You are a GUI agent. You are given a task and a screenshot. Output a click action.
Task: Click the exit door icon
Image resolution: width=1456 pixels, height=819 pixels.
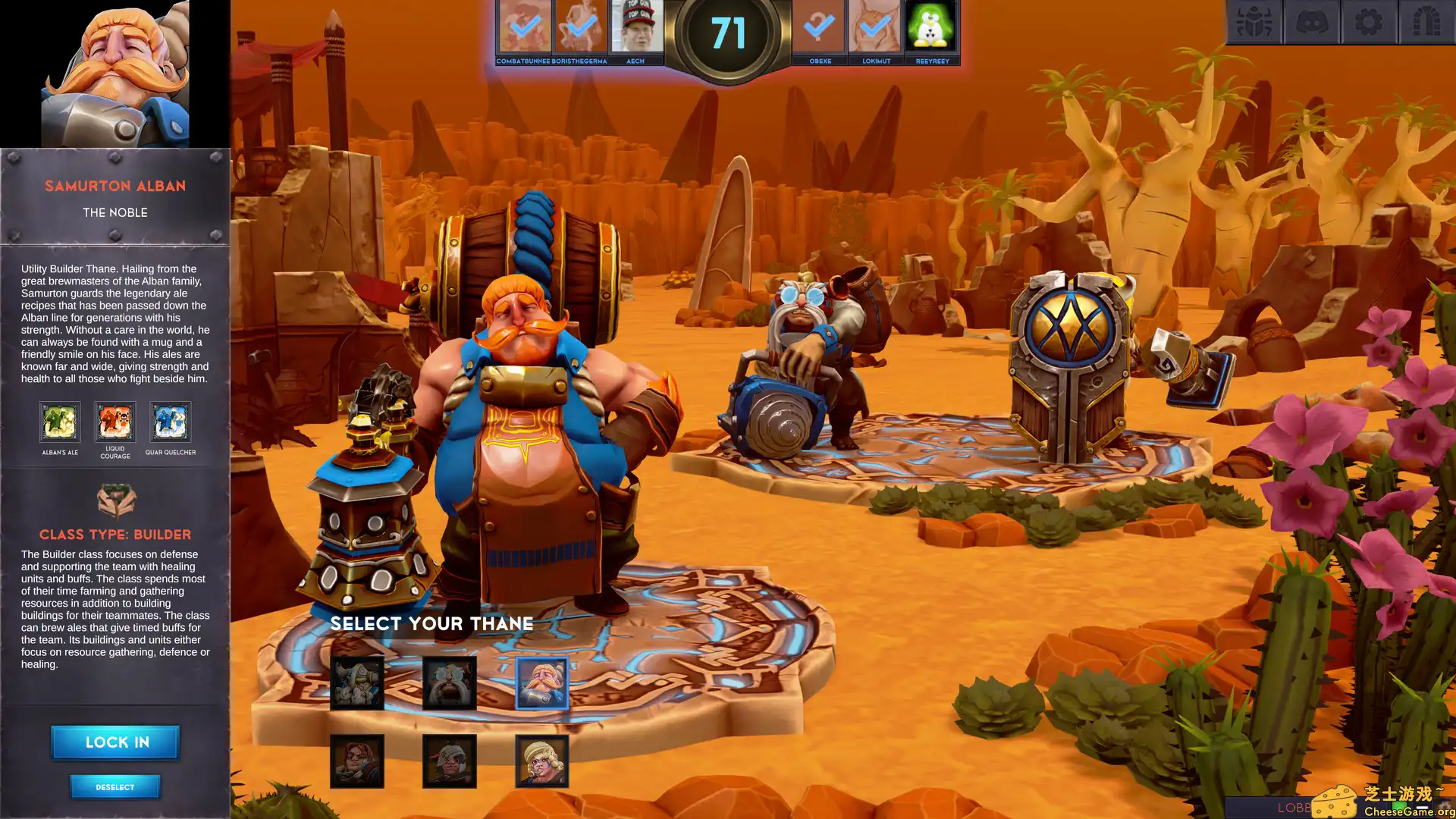[x=1424, y=22]
